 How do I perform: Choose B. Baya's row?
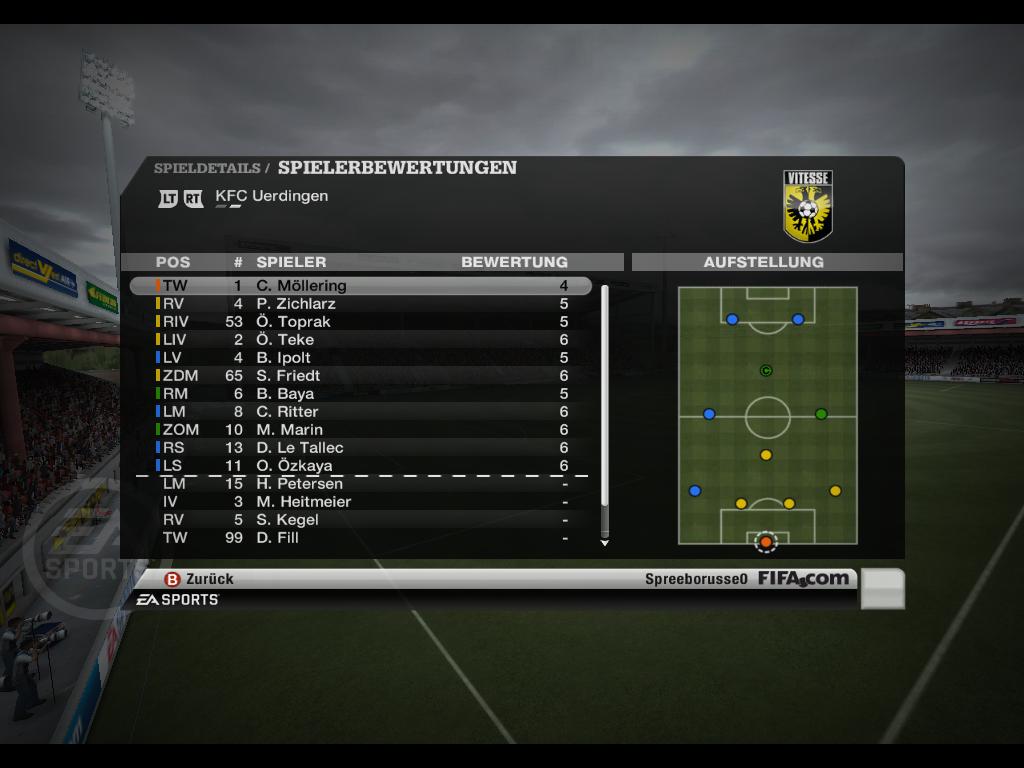pos(360,394)
